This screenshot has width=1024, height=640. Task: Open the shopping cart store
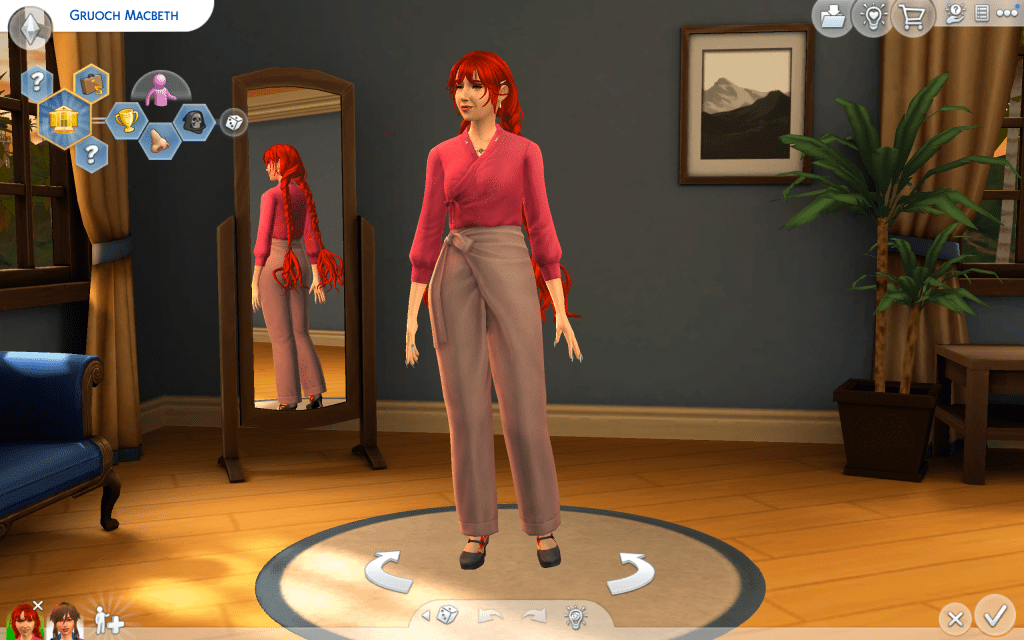[x=913, y=17]
